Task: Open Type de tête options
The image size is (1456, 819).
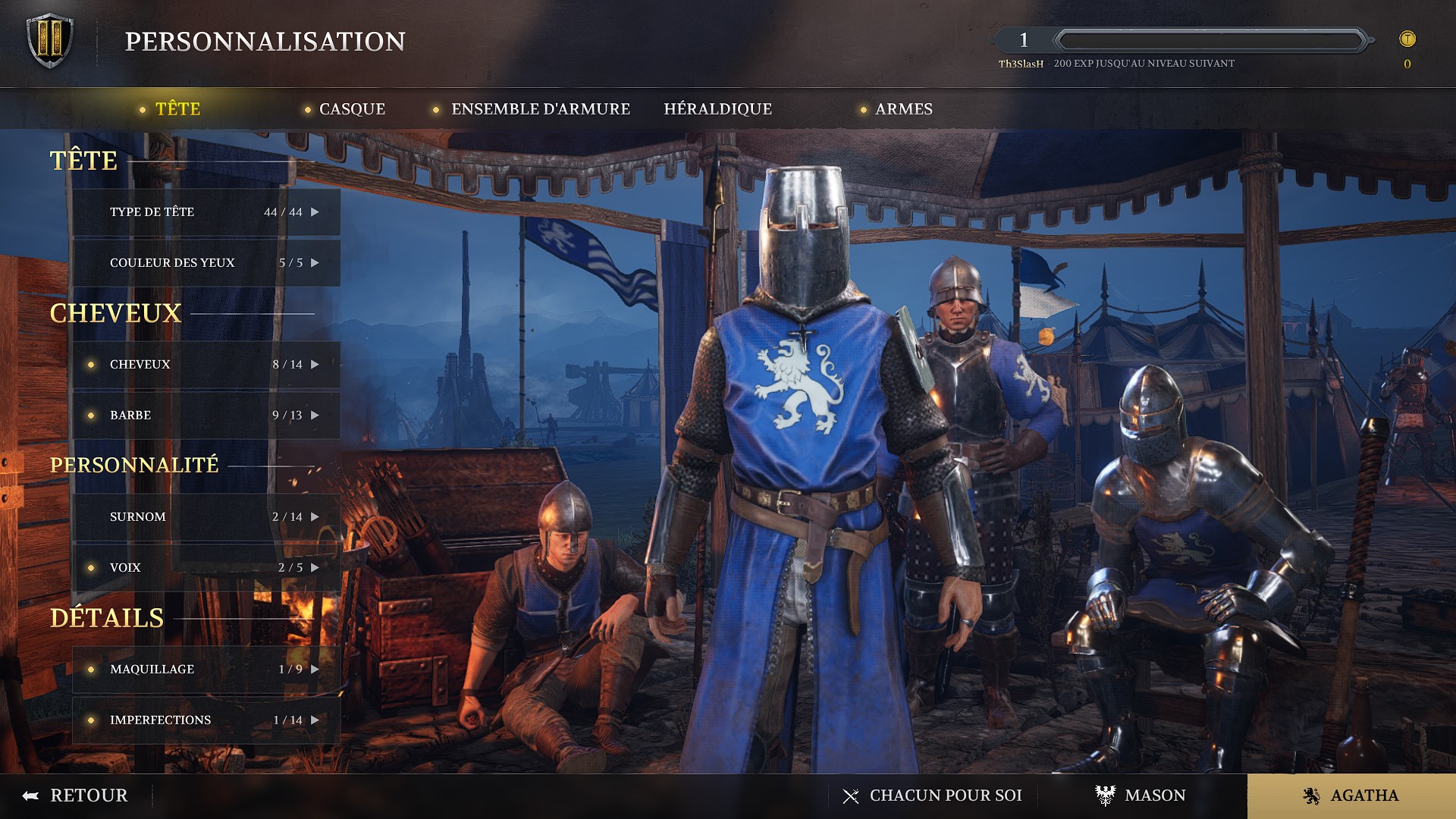Action: [x=206, y=212]
